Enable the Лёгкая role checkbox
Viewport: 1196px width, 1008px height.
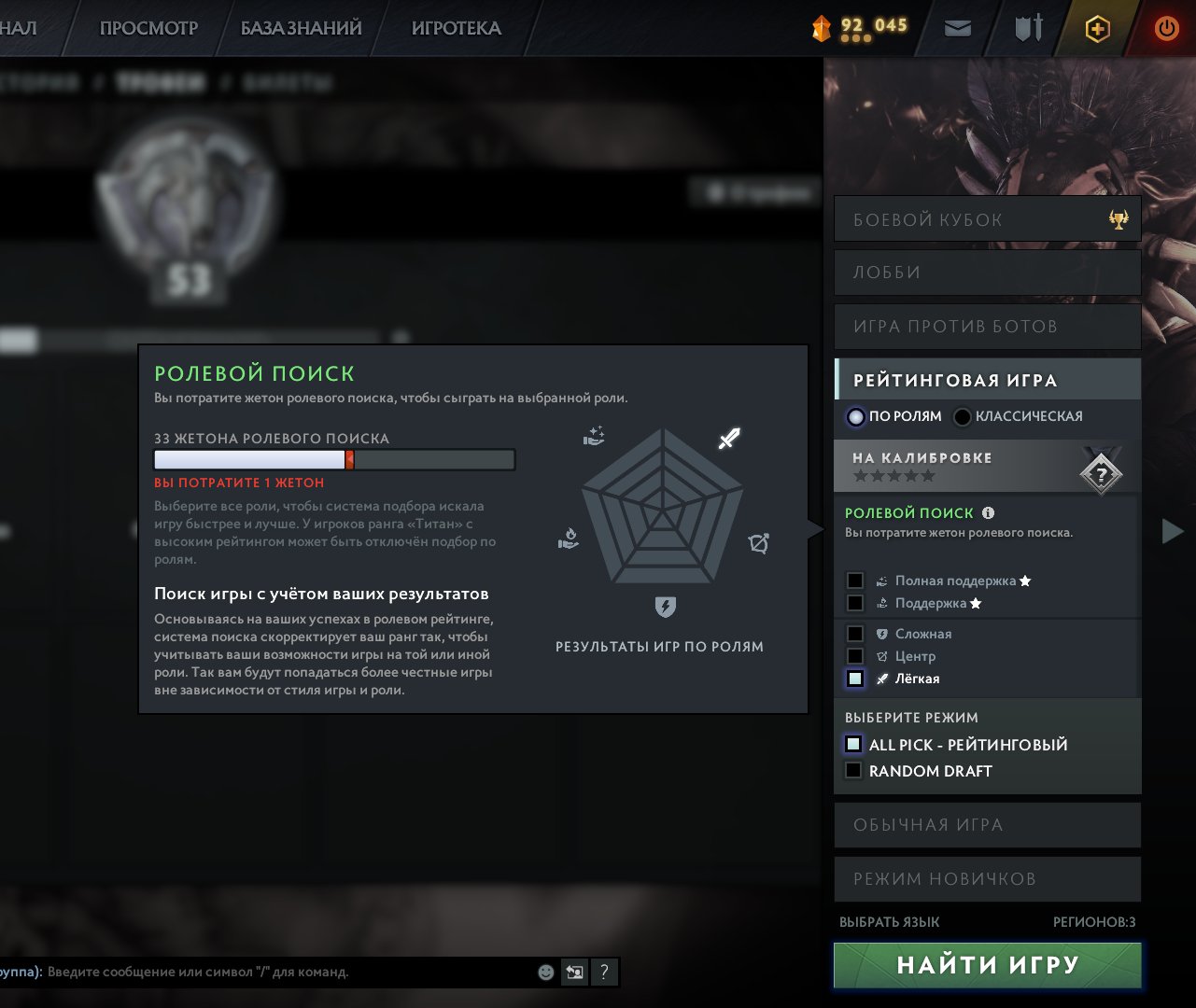854,679
